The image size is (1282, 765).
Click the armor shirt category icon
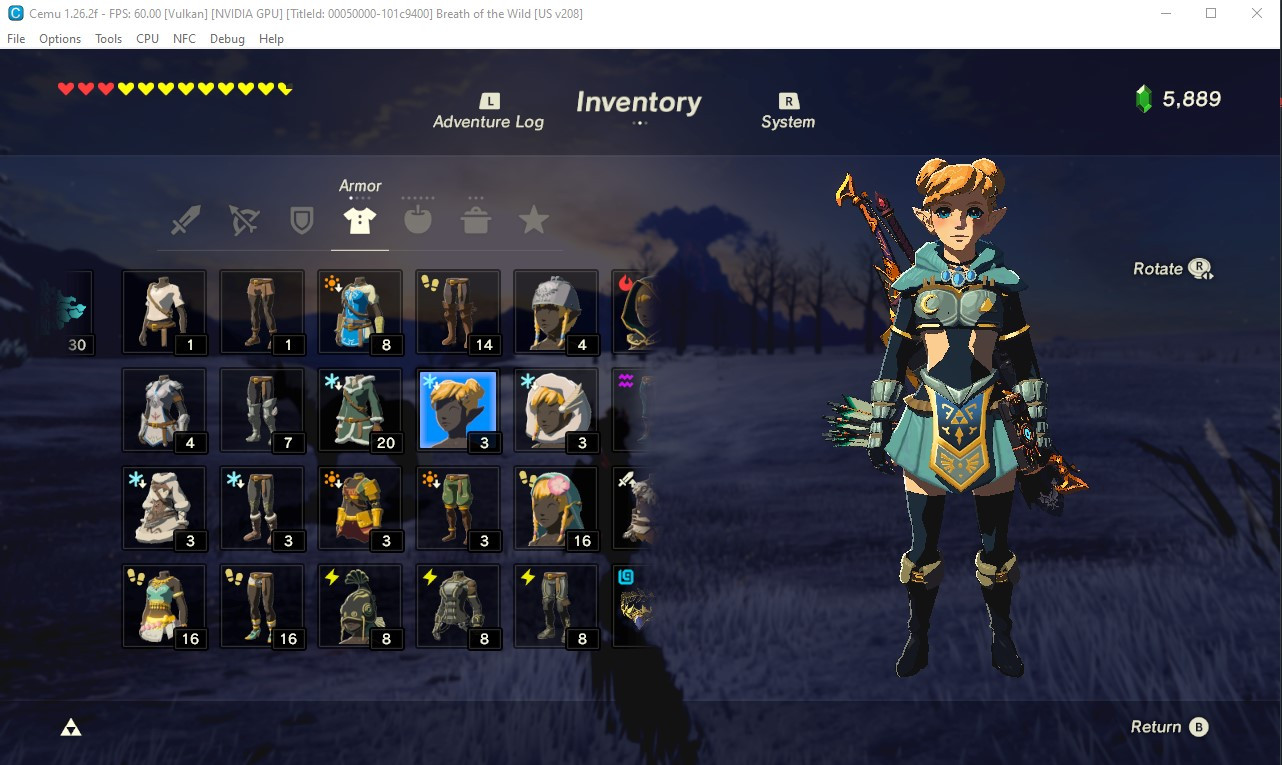coord(359,220)
